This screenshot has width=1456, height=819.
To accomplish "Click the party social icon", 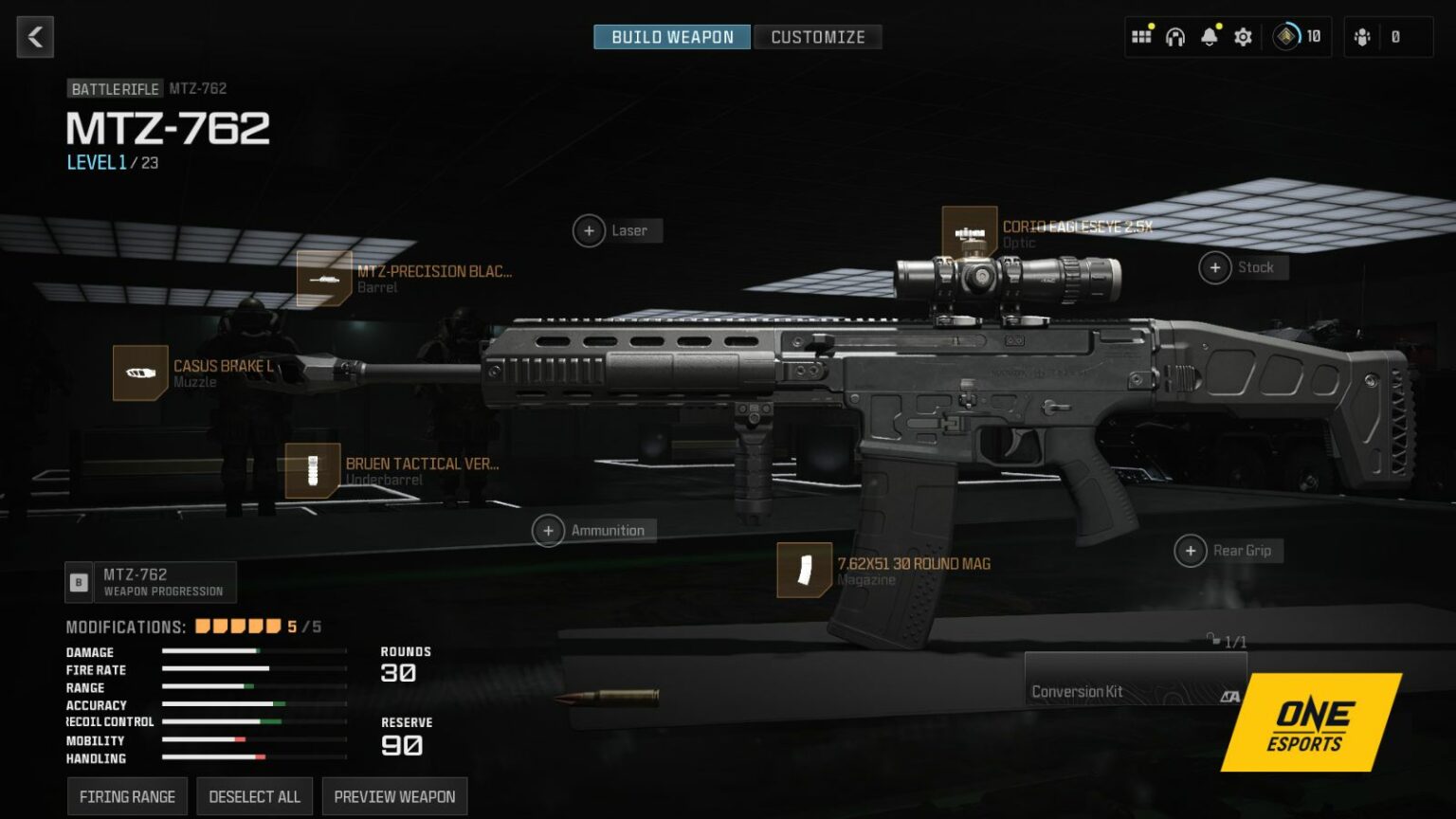I will (1362, 37).
